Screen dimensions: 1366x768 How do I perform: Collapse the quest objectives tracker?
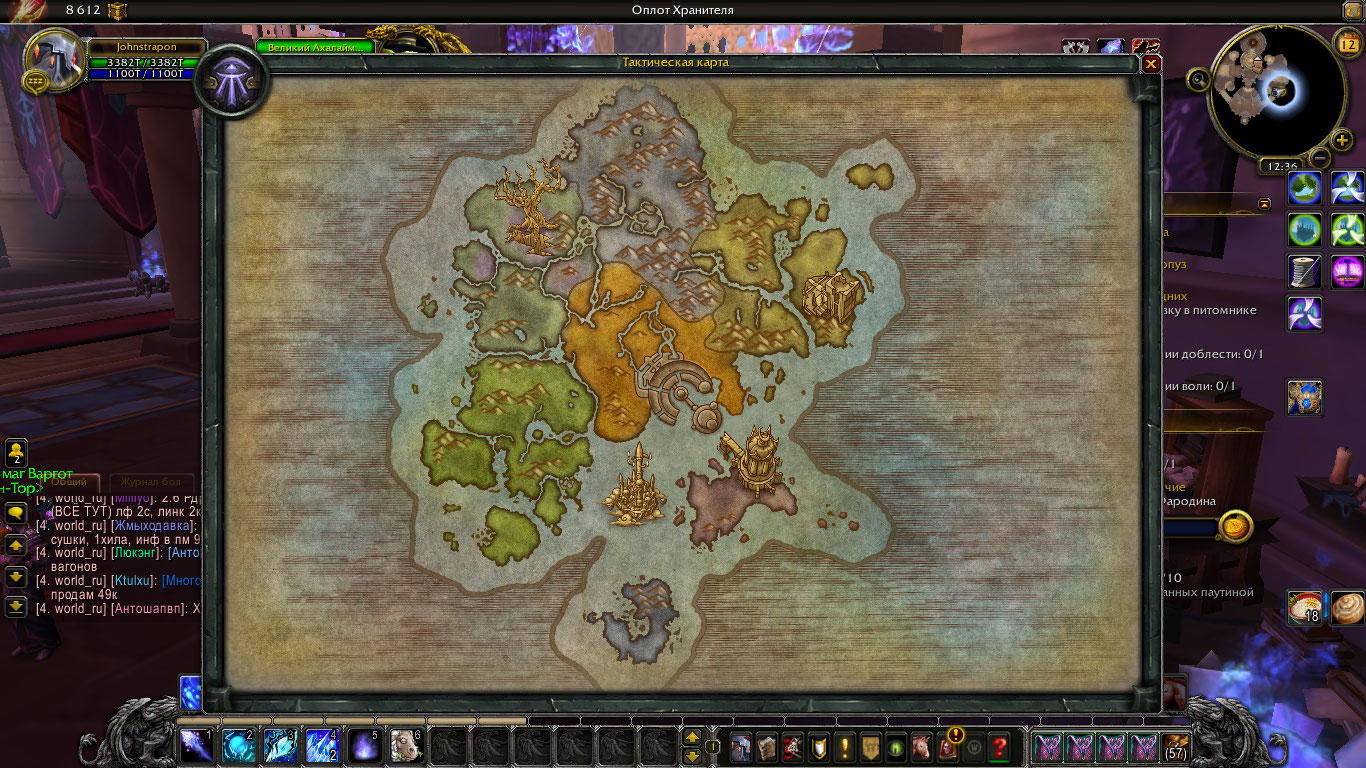coord(1265,203)
